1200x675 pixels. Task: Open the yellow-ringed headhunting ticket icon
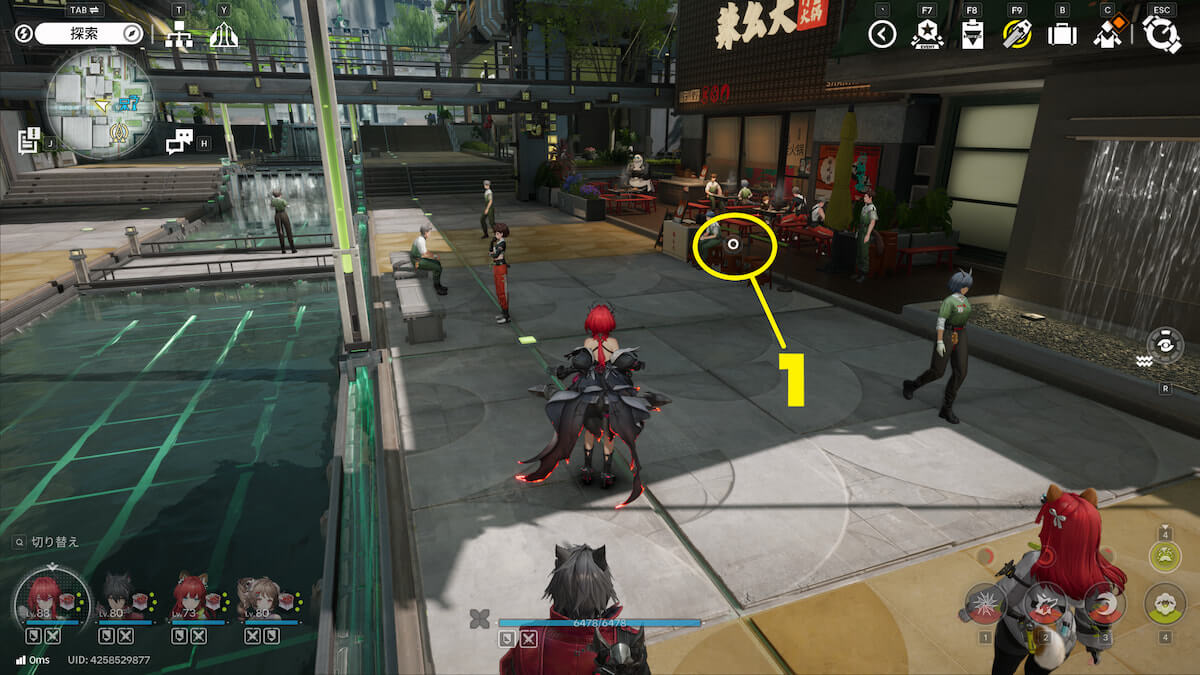coord(1017,36)
